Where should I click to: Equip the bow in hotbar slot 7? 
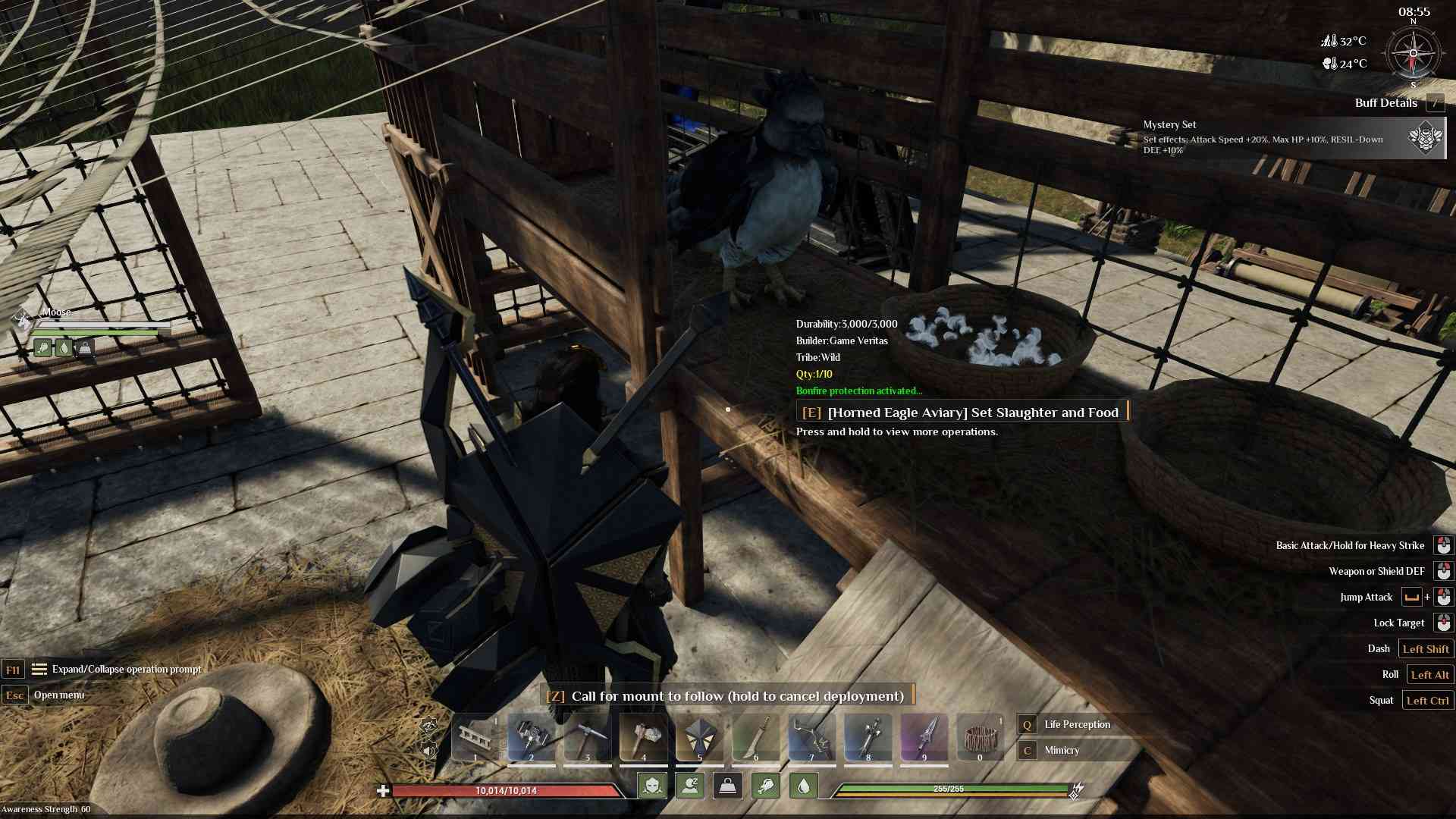tap(811, 737)
